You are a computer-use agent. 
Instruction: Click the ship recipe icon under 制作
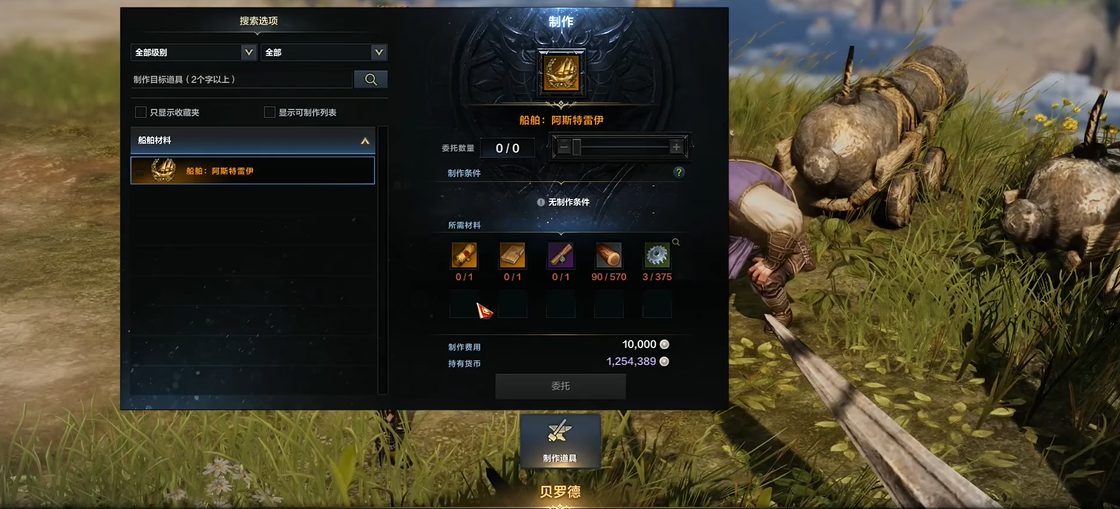tap(561, 74)
